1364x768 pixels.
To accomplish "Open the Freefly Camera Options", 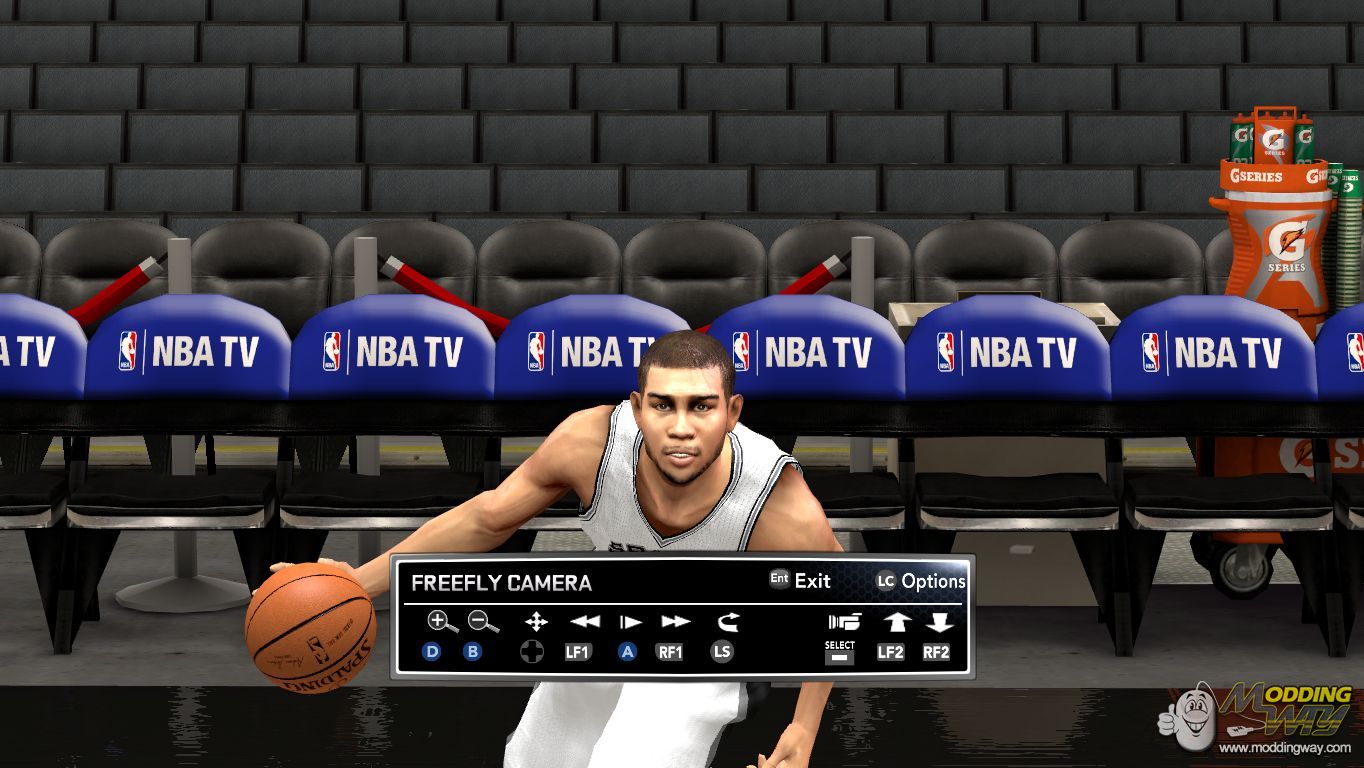I will pos(933,581).
